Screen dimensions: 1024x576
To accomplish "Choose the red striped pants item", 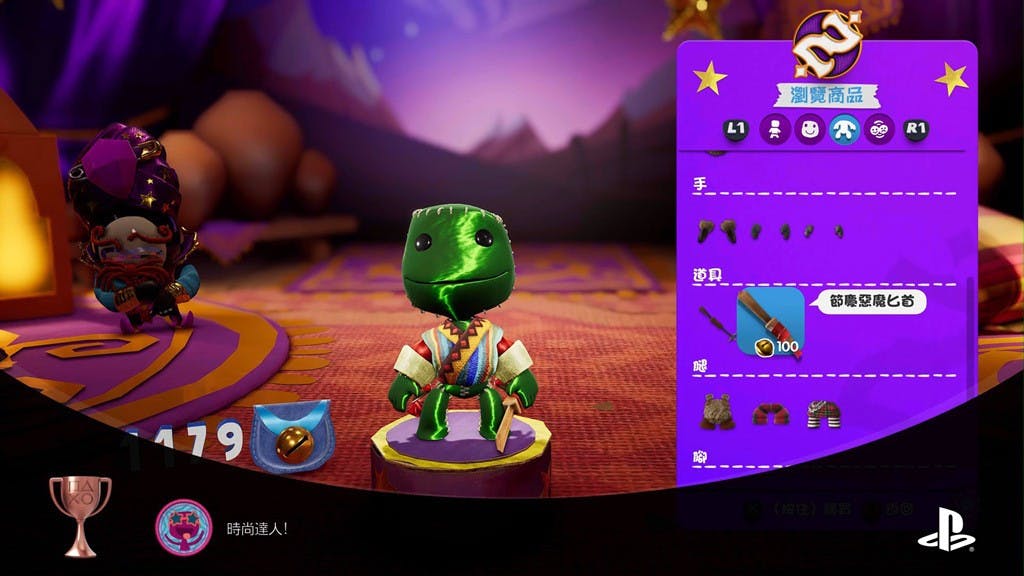I will point(770,413).
